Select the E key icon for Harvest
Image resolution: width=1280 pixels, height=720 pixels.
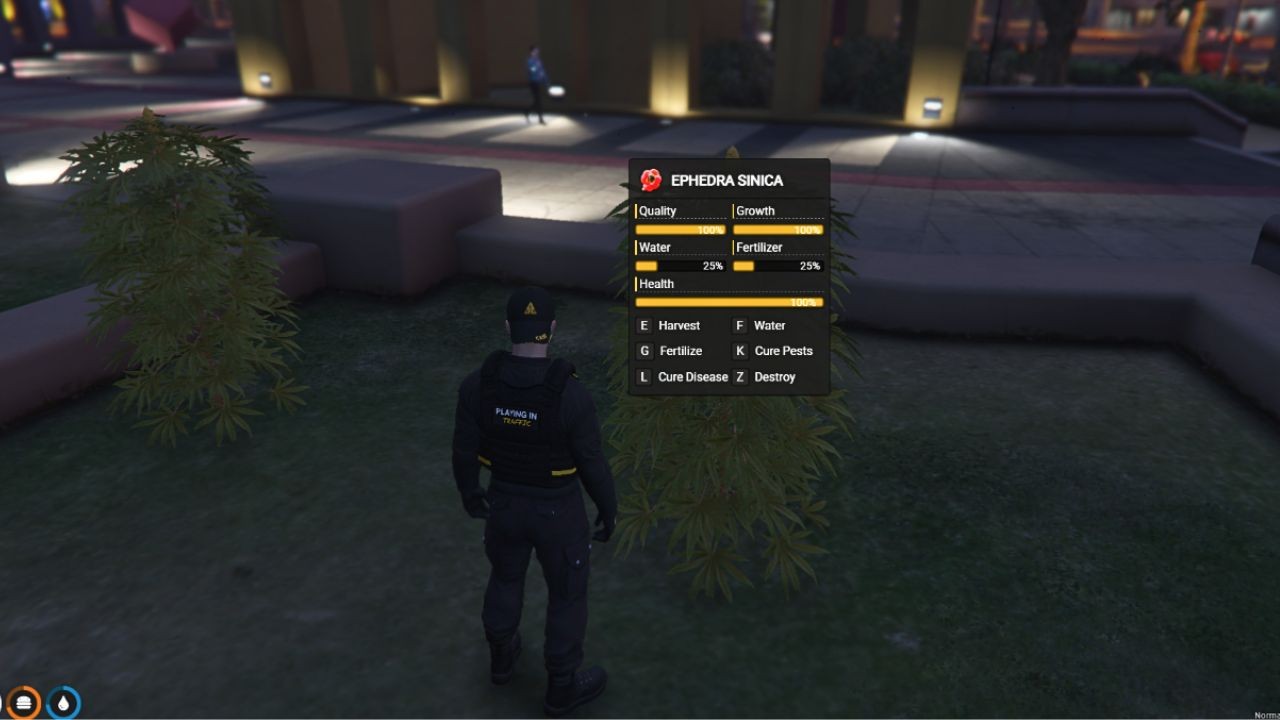coord(643,325)
